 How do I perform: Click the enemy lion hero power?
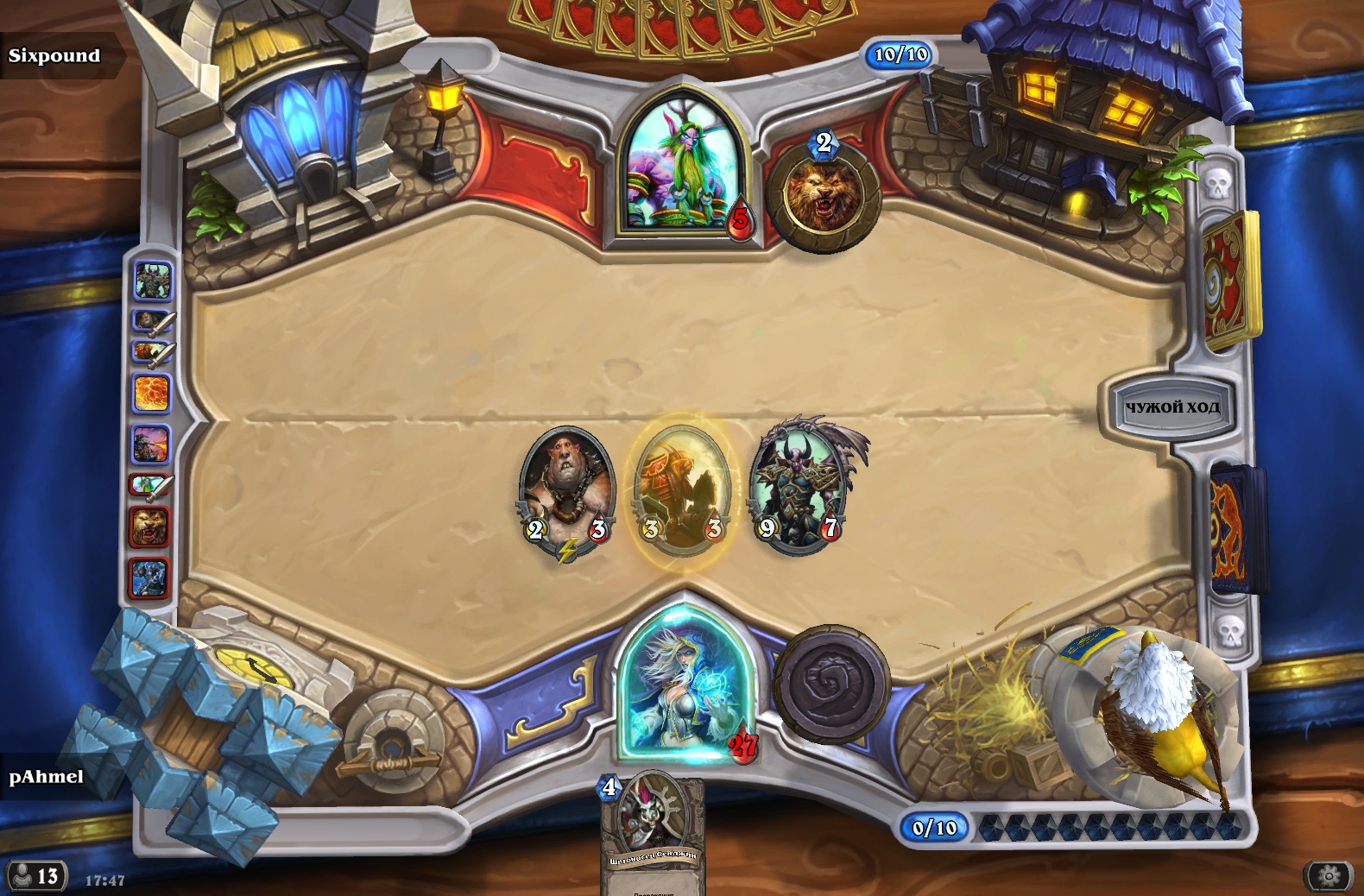click(x=823, y=198)
